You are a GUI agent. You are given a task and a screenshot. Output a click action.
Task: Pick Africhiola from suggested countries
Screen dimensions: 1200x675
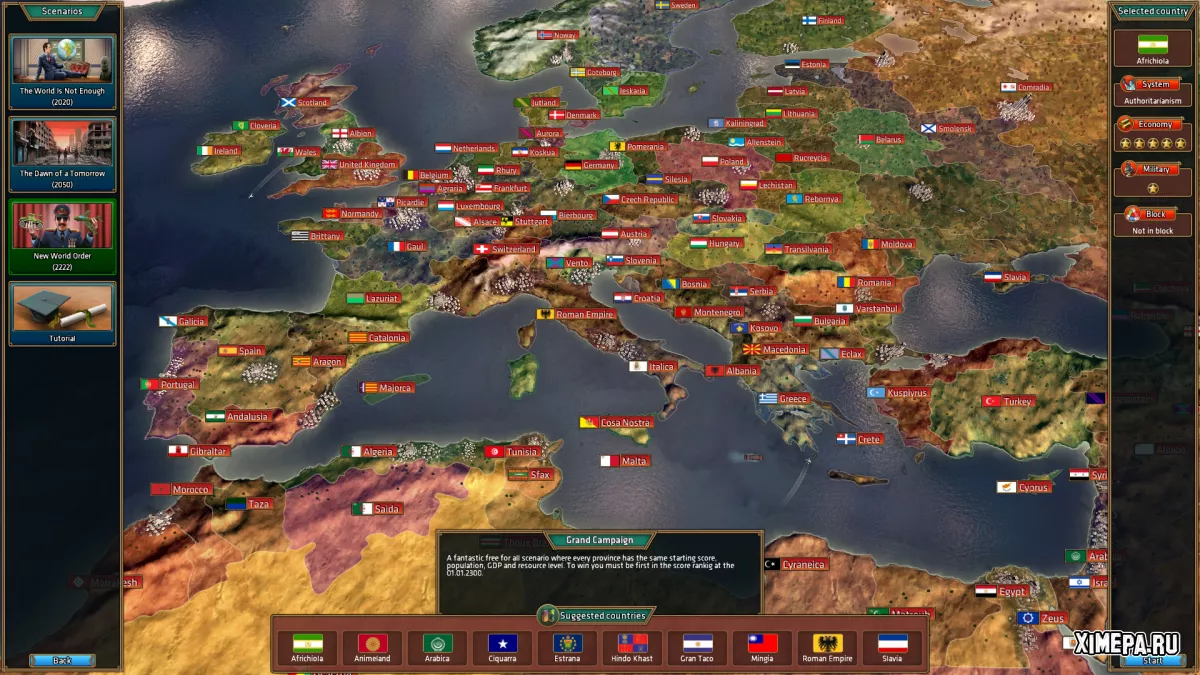307,647
